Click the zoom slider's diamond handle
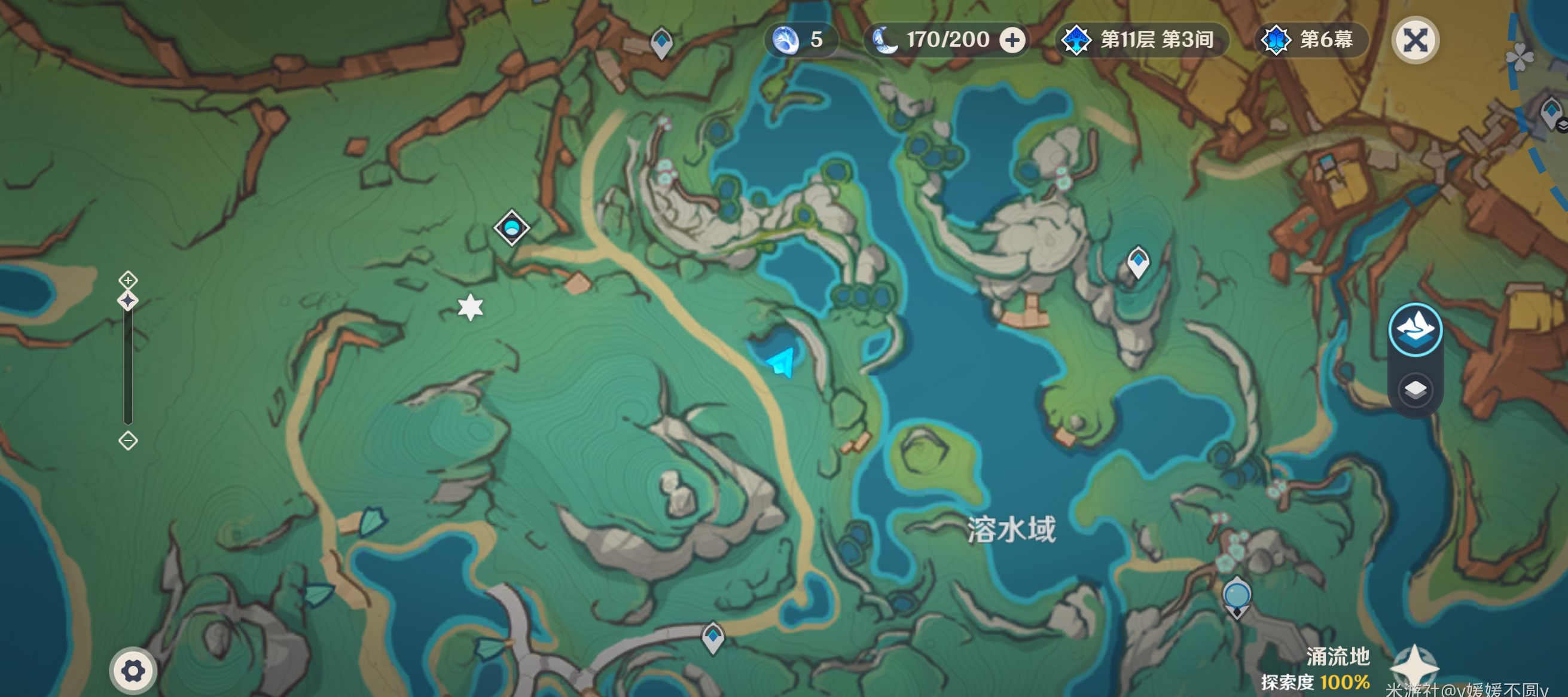 pos(128,301)
